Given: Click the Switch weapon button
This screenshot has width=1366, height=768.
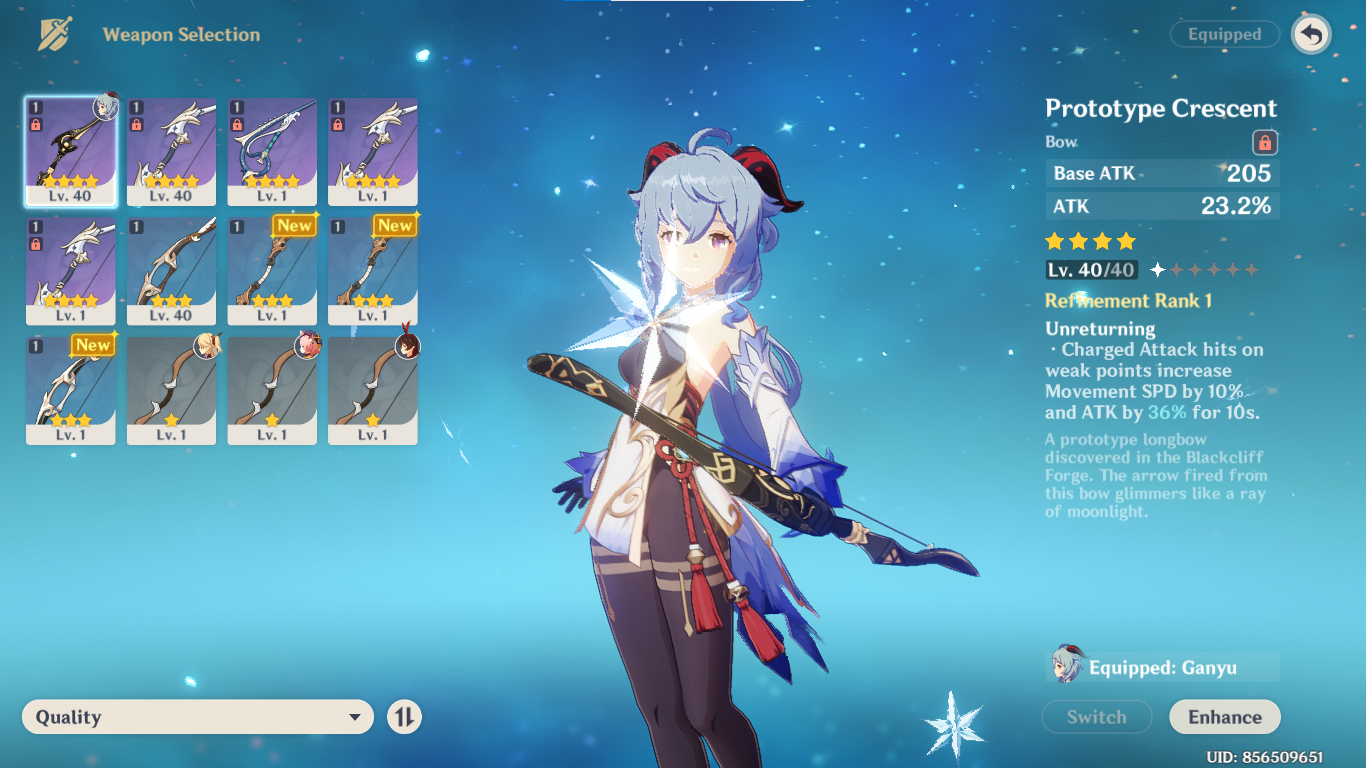Looking at the screenshot, I should point(1096,717).
